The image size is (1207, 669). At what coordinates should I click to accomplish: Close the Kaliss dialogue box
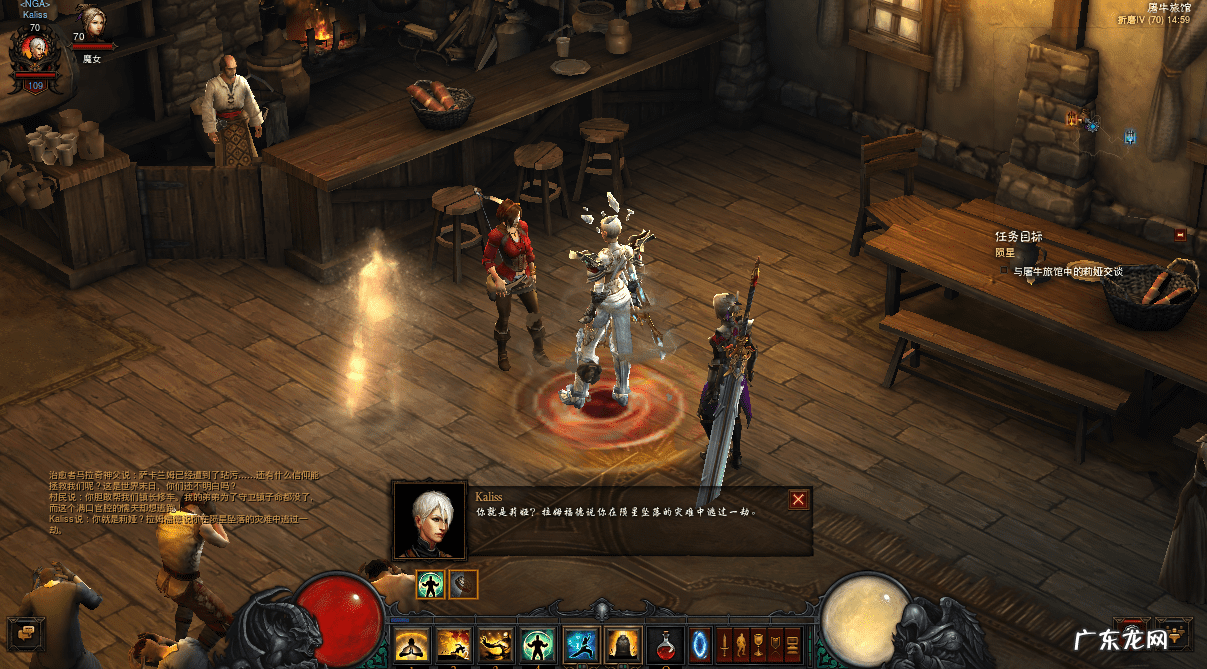coord(798,500)
